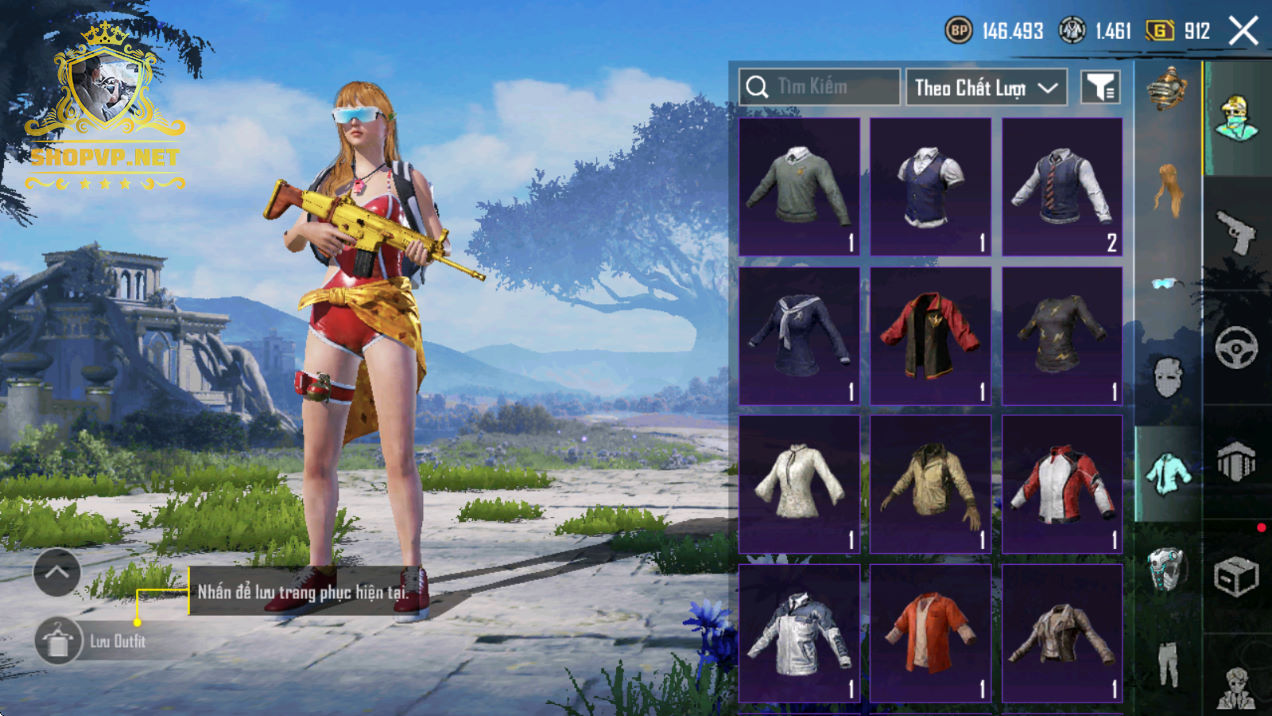
Task: Open the pistol weapon skins section
Action: click(1236, 232)
